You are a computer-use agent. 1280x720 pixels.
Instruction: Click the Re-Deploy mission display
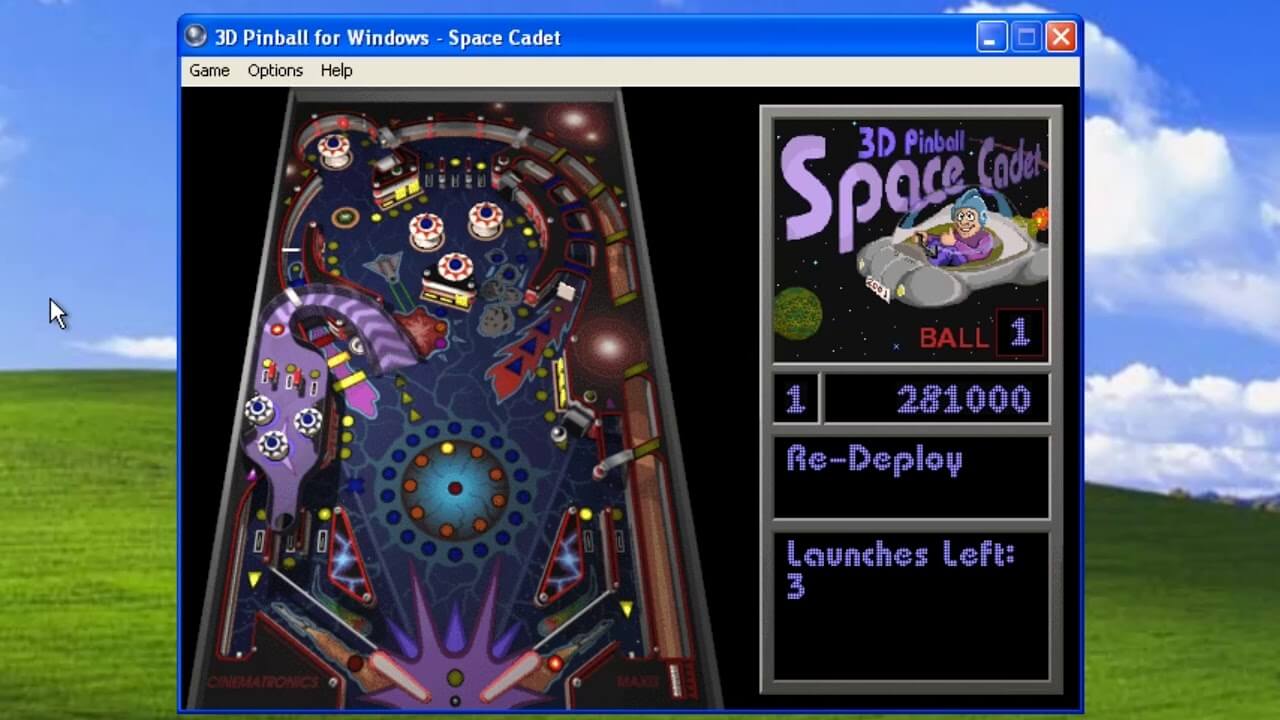point(875,462)
